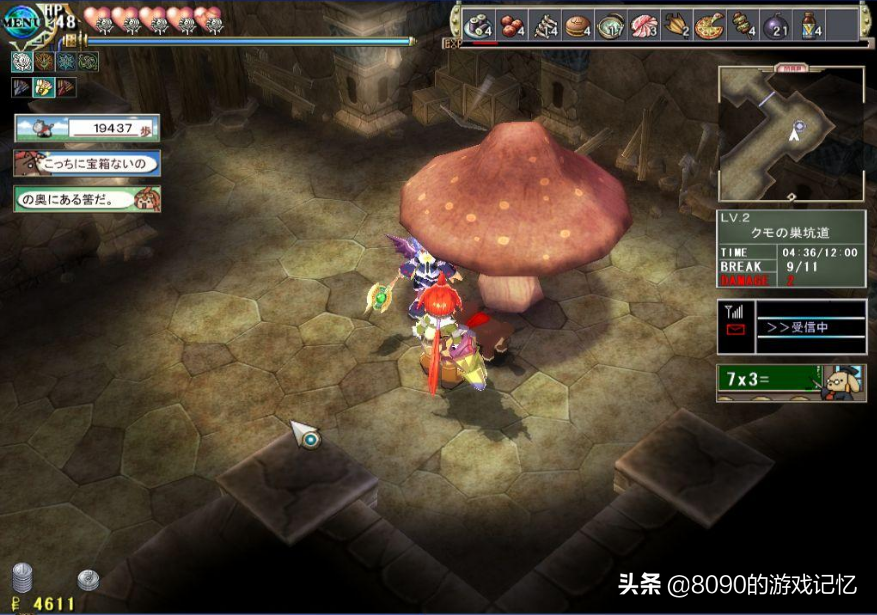This screenshot has width=877, height=615.
Task: Use the meat skewer item
Action: pyautogui.click(x=743, y=26)
